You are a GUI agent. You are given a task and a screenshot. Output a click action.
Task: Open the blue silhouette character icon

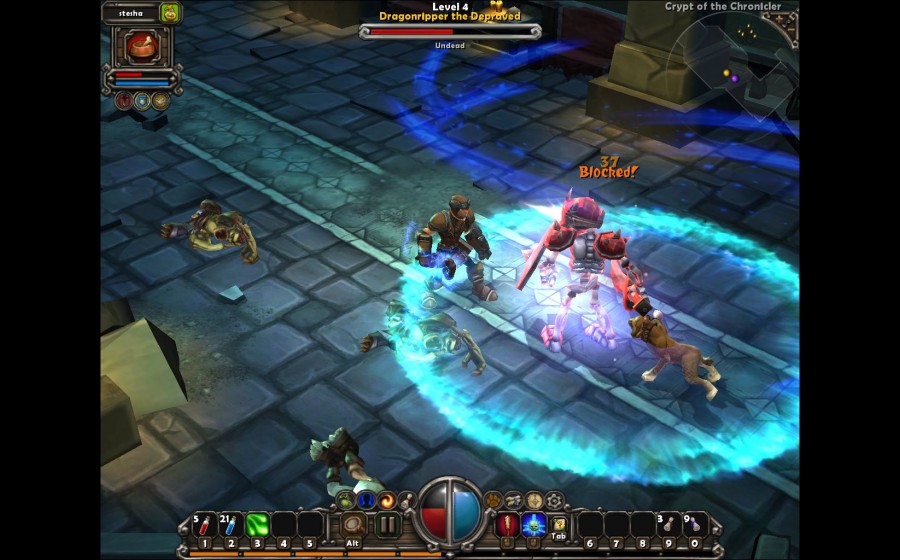[365, 499]
